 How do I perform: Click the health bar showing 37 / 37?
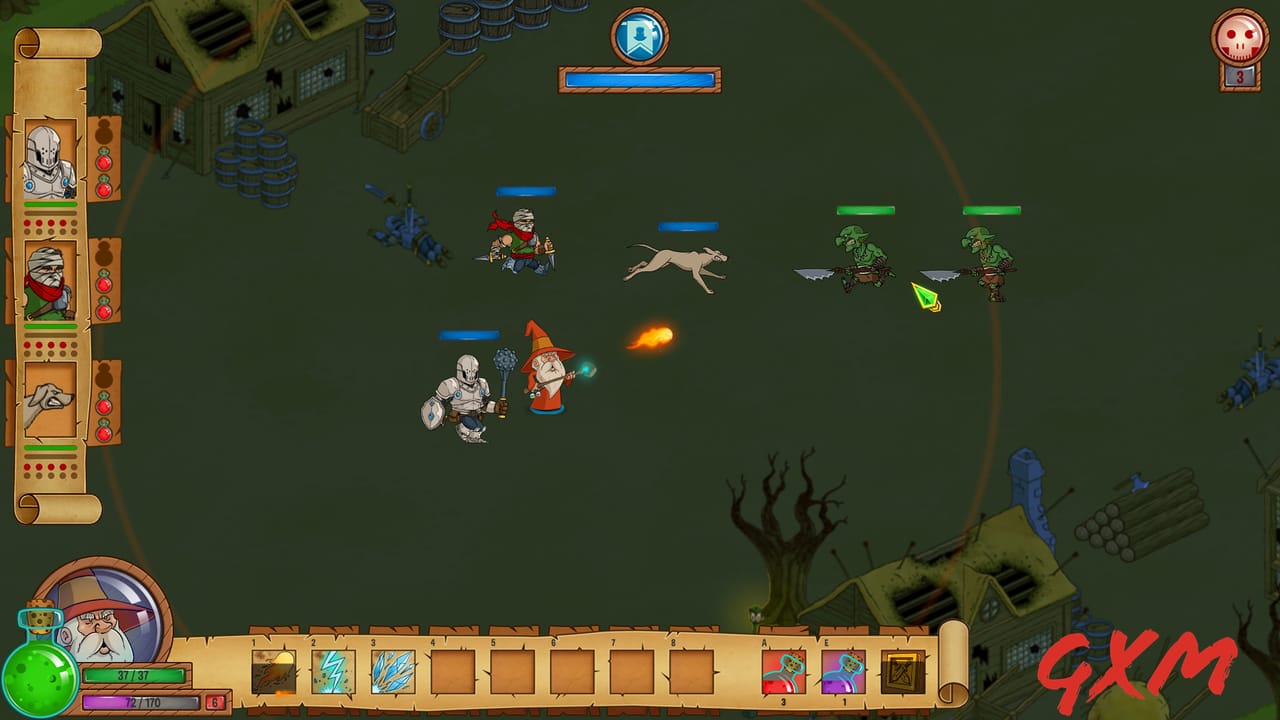pyautogui.click(x=133, y=676)
